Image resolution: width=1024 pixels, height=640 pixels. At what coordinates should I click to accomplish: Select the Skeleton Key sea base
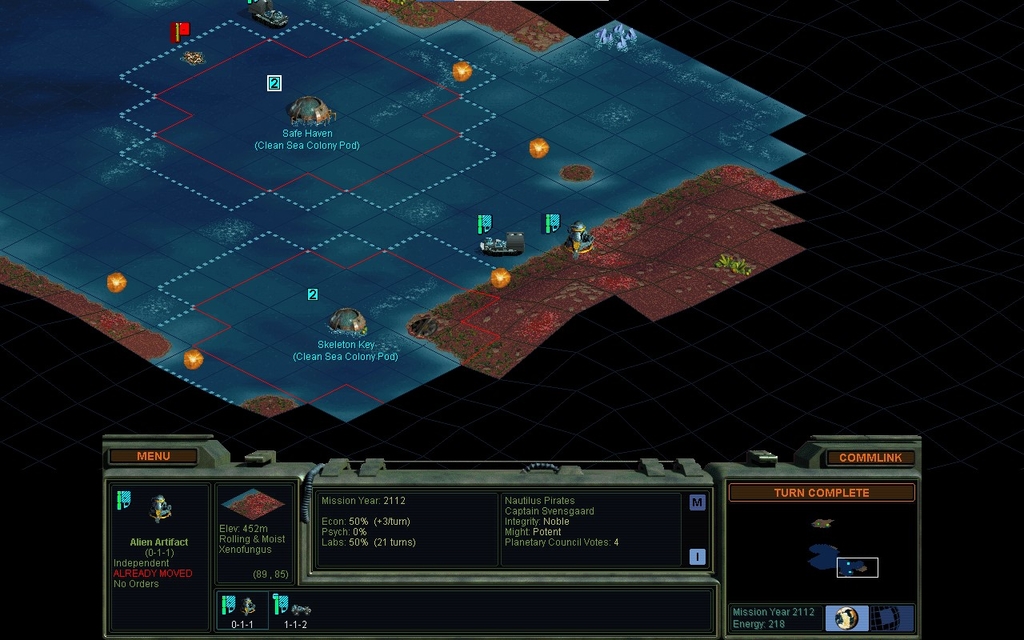(x=346, y=321)
